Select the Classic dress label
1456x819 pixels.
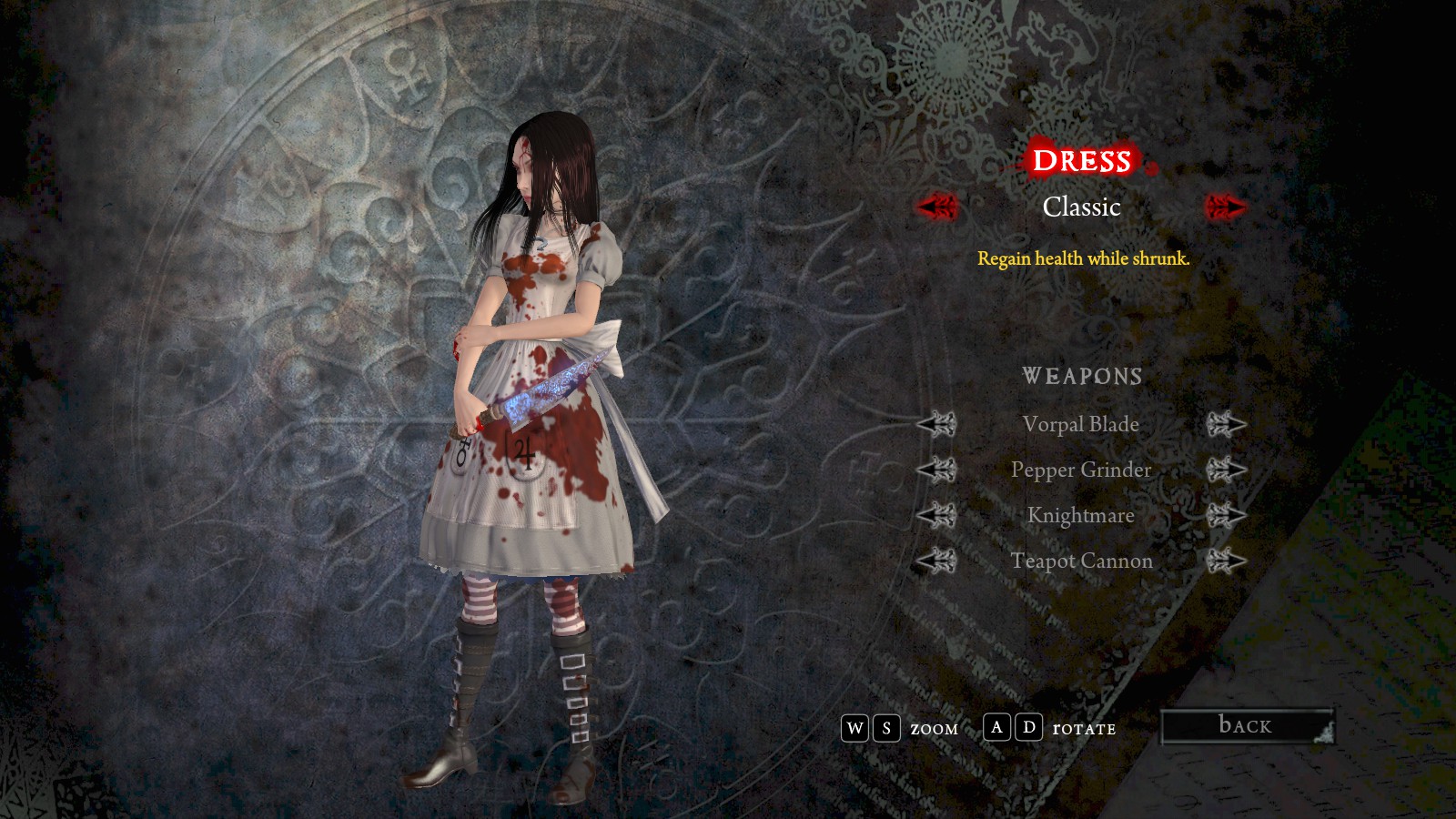[1081, 207]
